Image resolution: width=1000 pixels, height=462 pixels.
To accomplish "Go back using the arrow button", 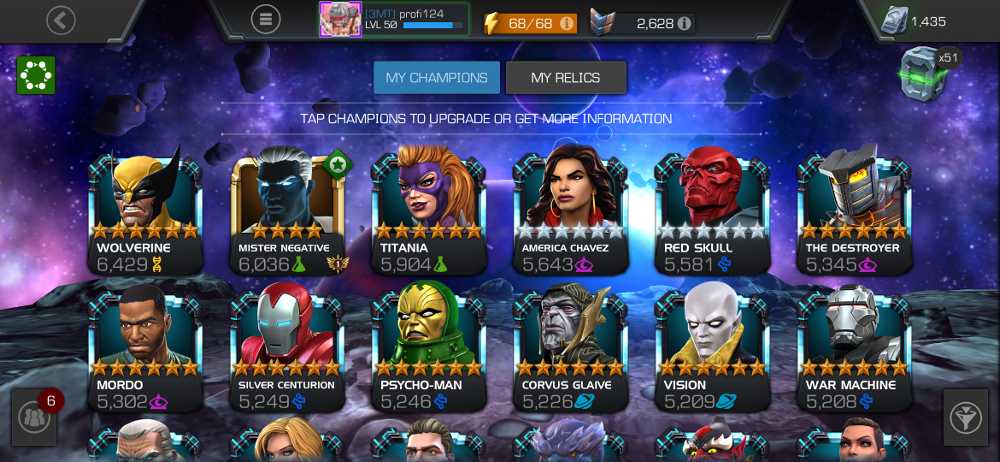I will (x=61, y=20).
